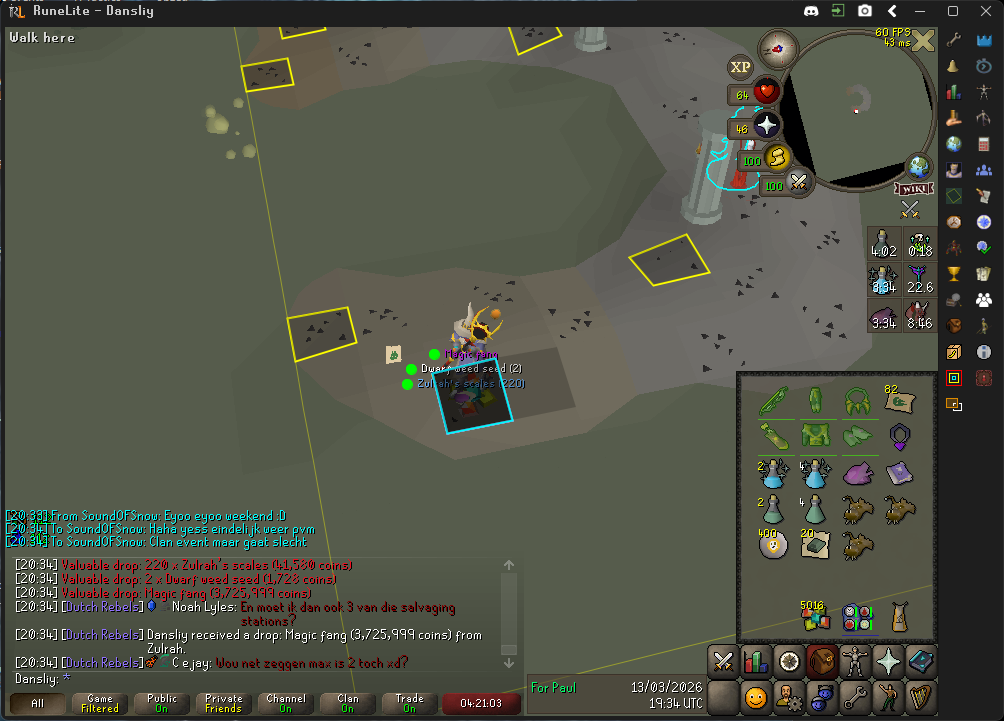This screenshot has width=1004, height=721.
Task: Maximize the RuneLite window
Action: tap(953, 11)
